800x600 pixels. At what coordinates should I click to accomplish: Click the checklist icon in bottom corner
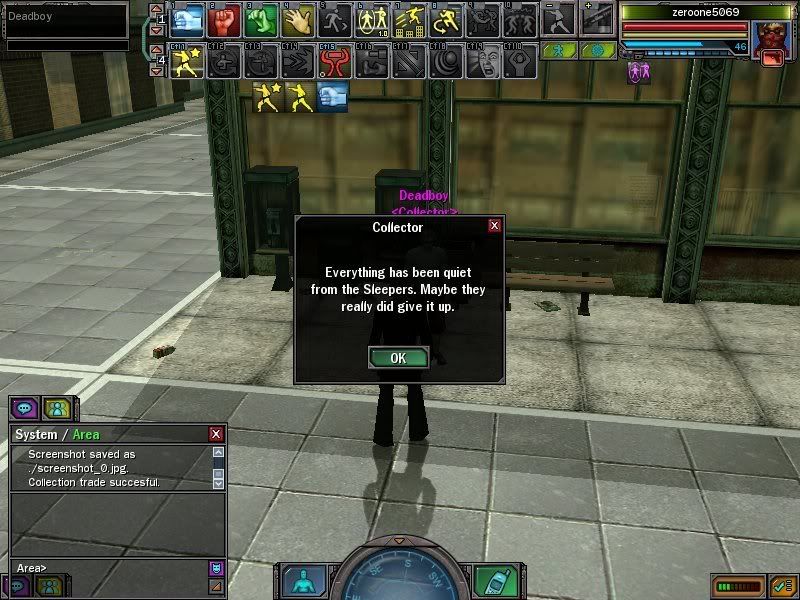[x=783, y=585]
